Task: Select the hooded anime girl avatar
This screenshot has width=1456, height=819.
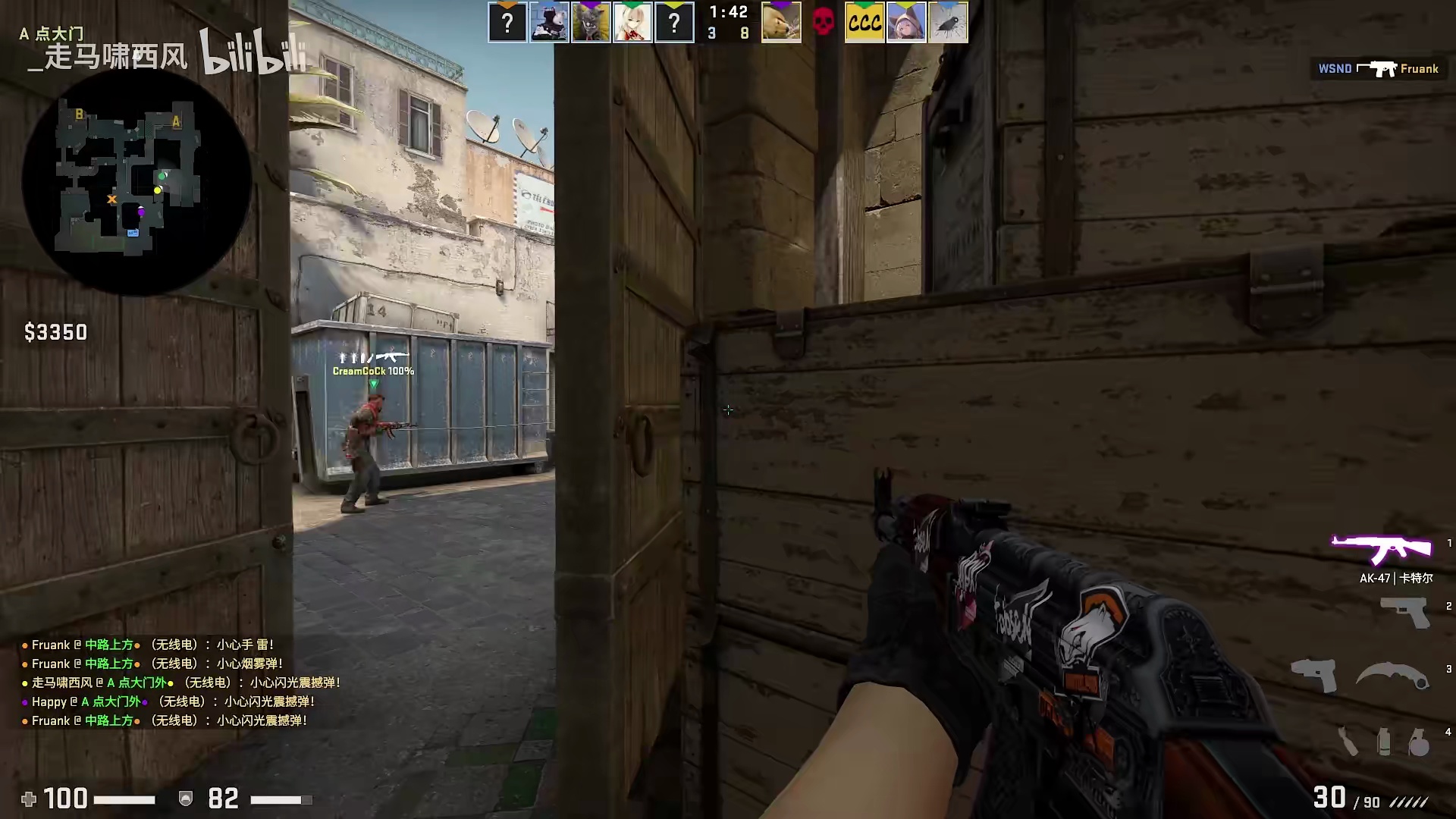Action: 906,23
